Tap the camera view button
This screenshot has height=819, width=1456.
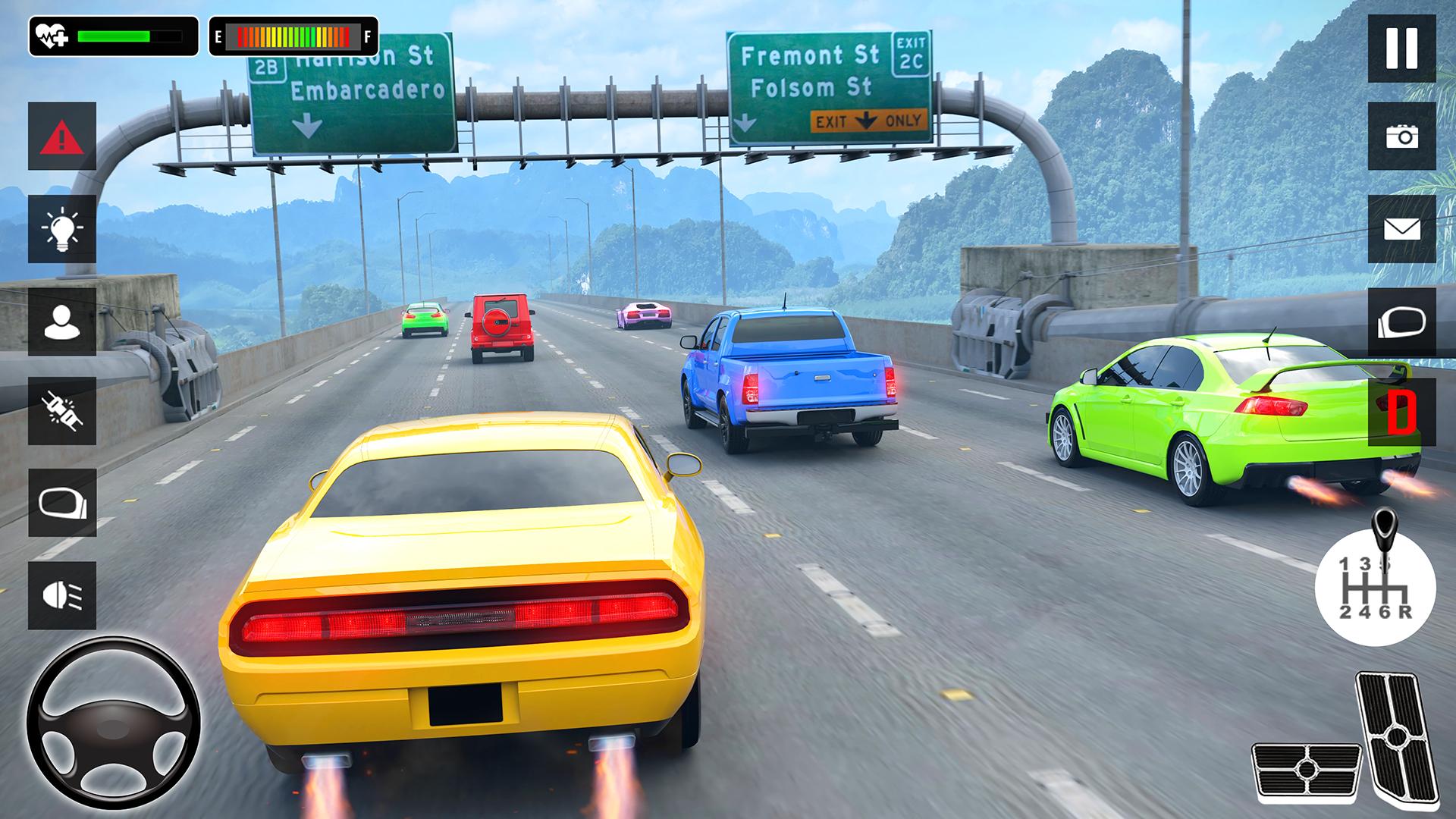pyautogui.click(x=1401, y=136)
